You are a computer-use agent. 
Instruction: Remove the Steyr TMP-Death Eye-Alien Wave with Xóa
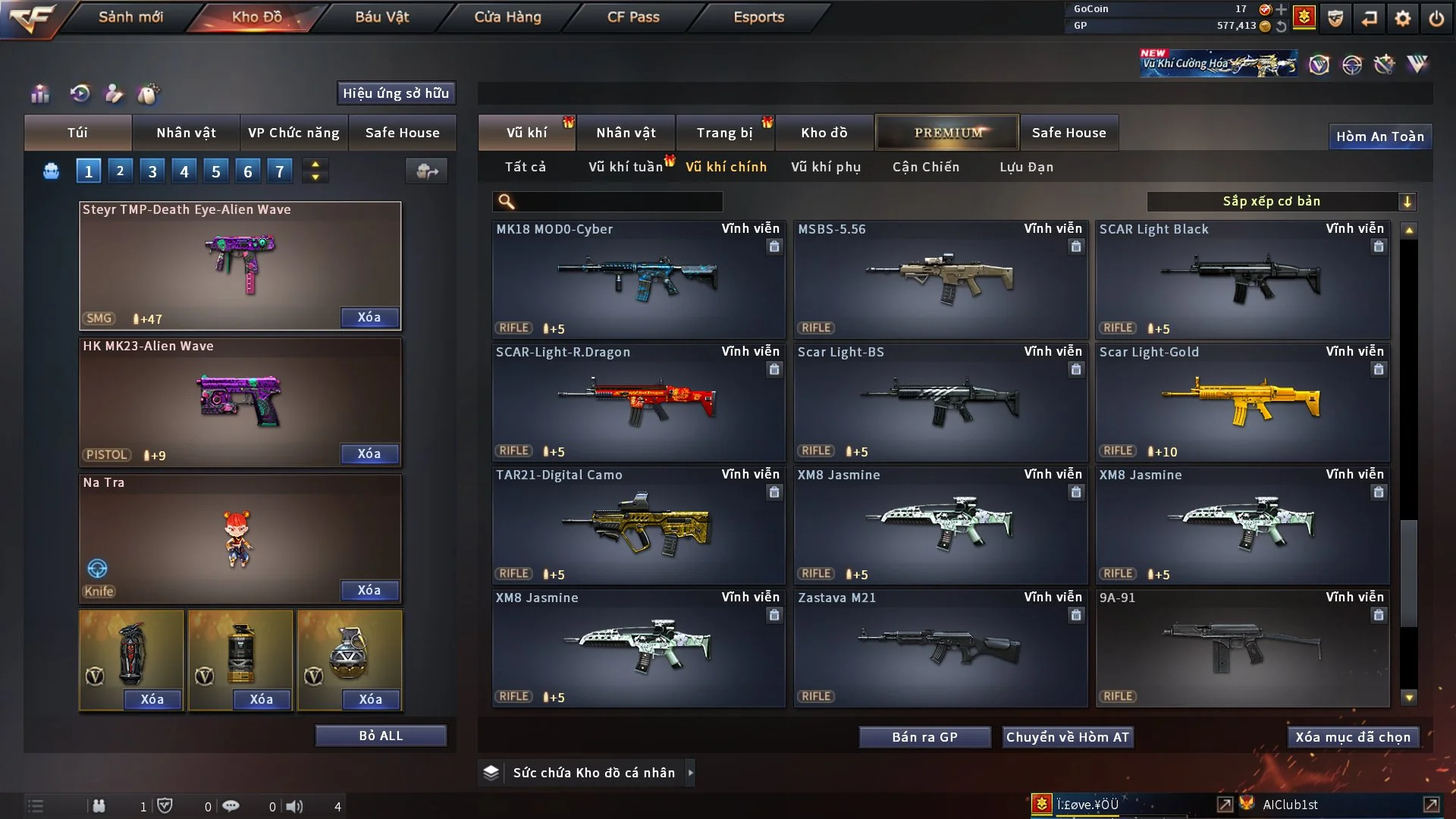[369, 318]
